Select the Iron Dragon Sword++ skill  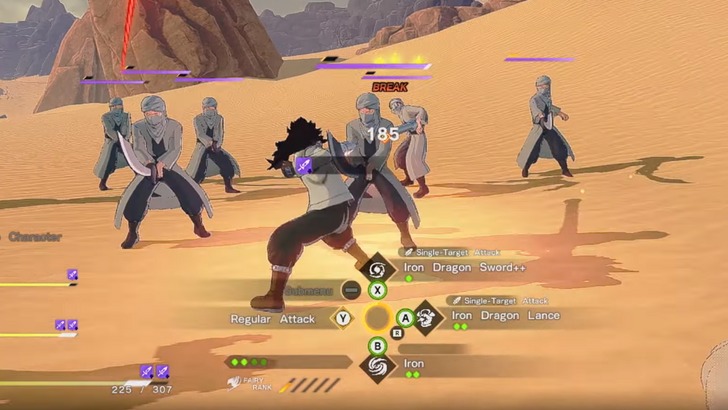coord(464,268)
